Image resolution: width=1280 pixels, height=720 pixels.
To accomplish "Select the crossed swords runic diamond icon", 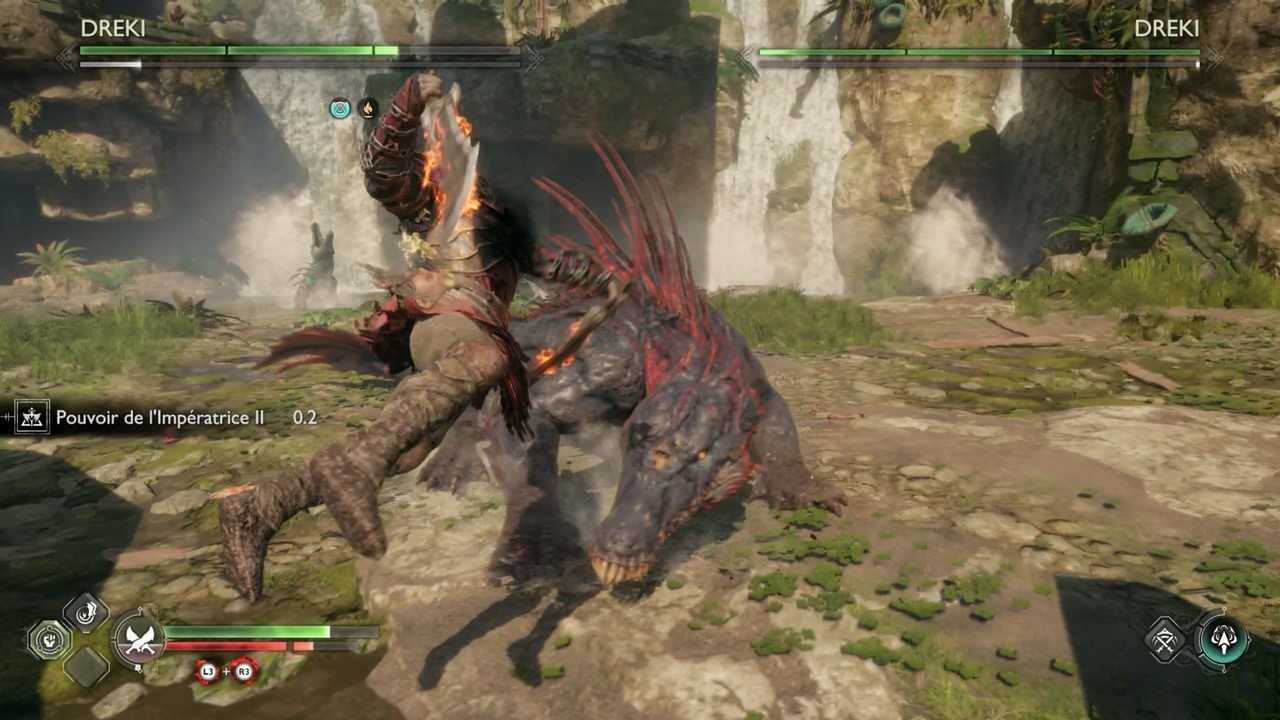I will 1166,640.
